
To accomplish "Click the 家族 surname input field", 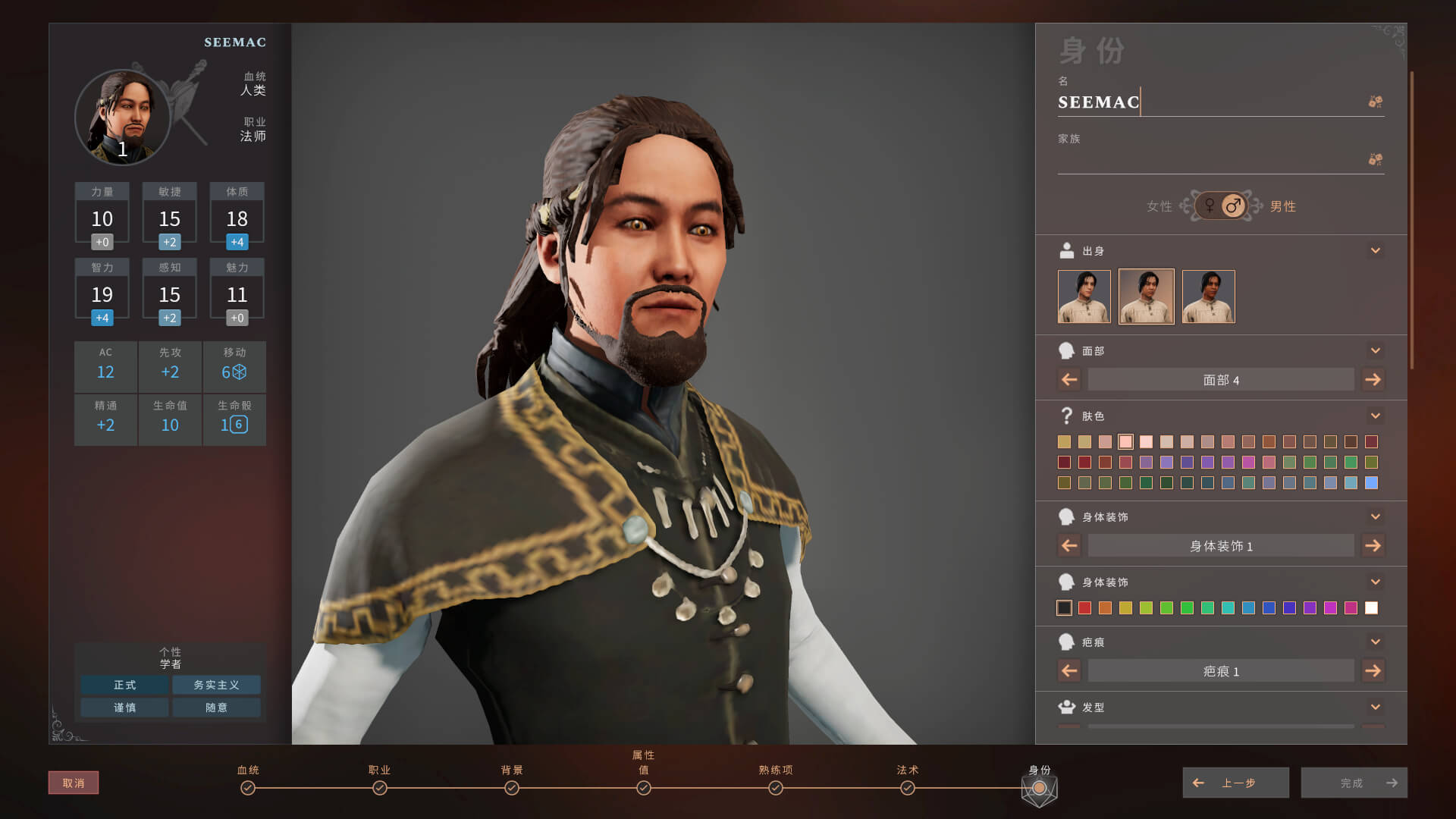I will click(1206, 160).
